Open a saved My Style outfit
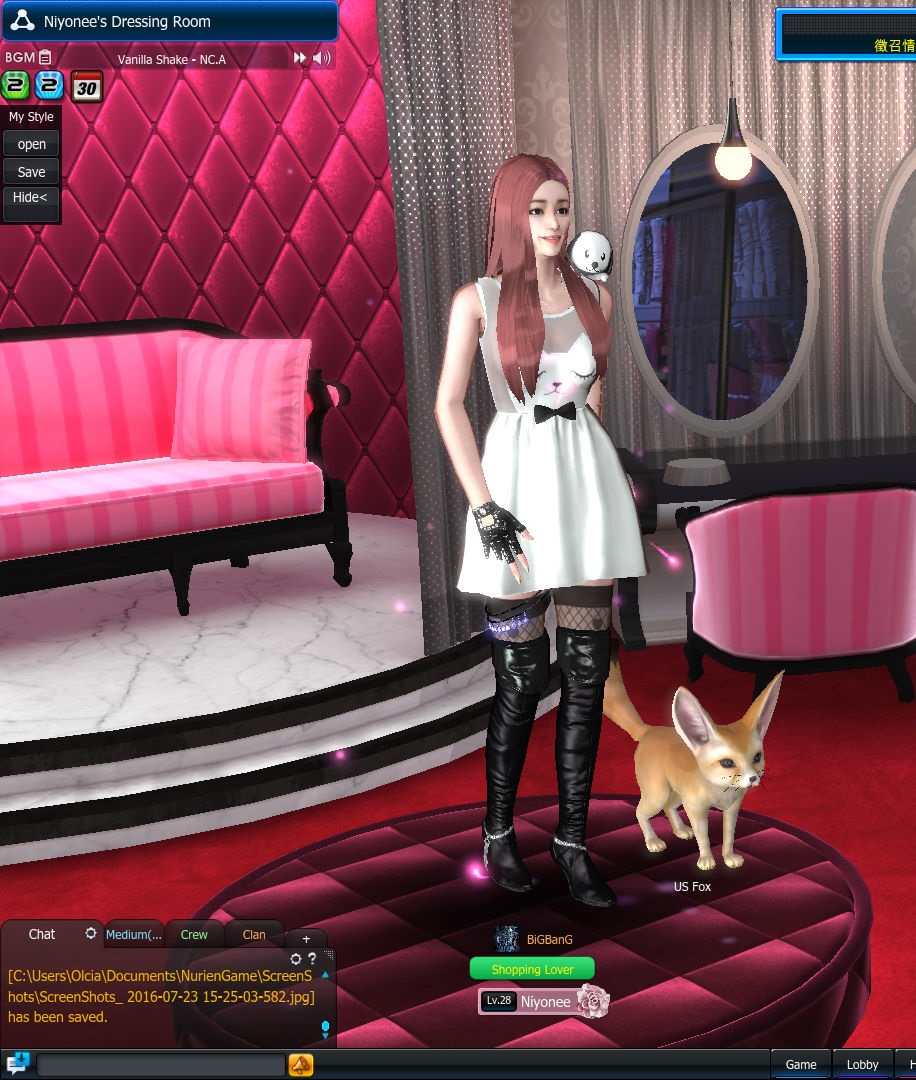Screen dimensions: 916x1080 (x=32, y=145)
